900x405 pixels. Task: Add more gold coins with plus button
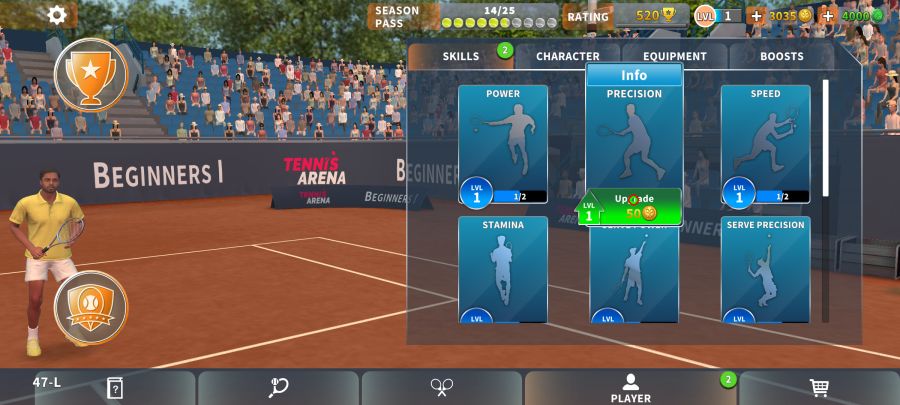(756, 16)
